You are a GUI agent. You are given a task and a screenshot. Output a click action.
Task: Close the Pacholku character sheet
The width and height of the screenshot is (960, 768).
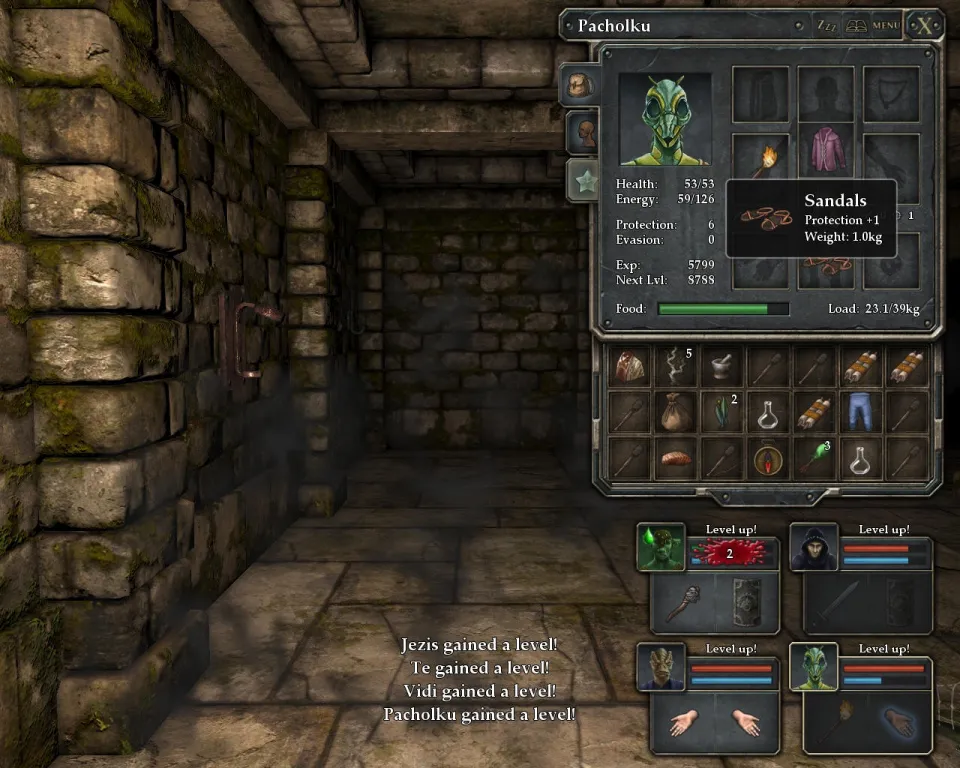(924, 25)
